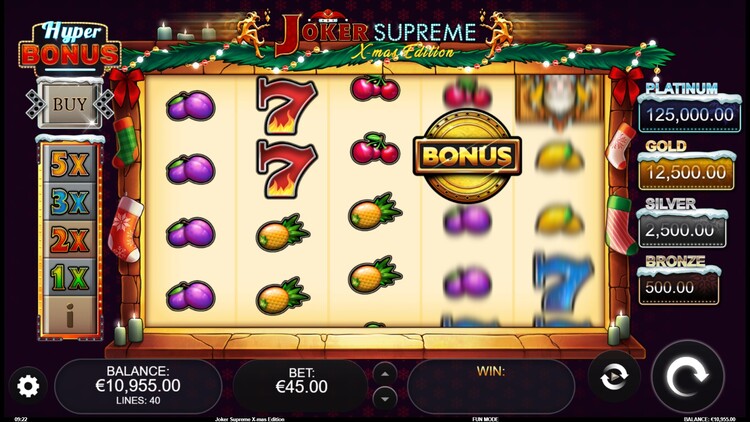Toggle the autoplay button

tap(613, 380)
